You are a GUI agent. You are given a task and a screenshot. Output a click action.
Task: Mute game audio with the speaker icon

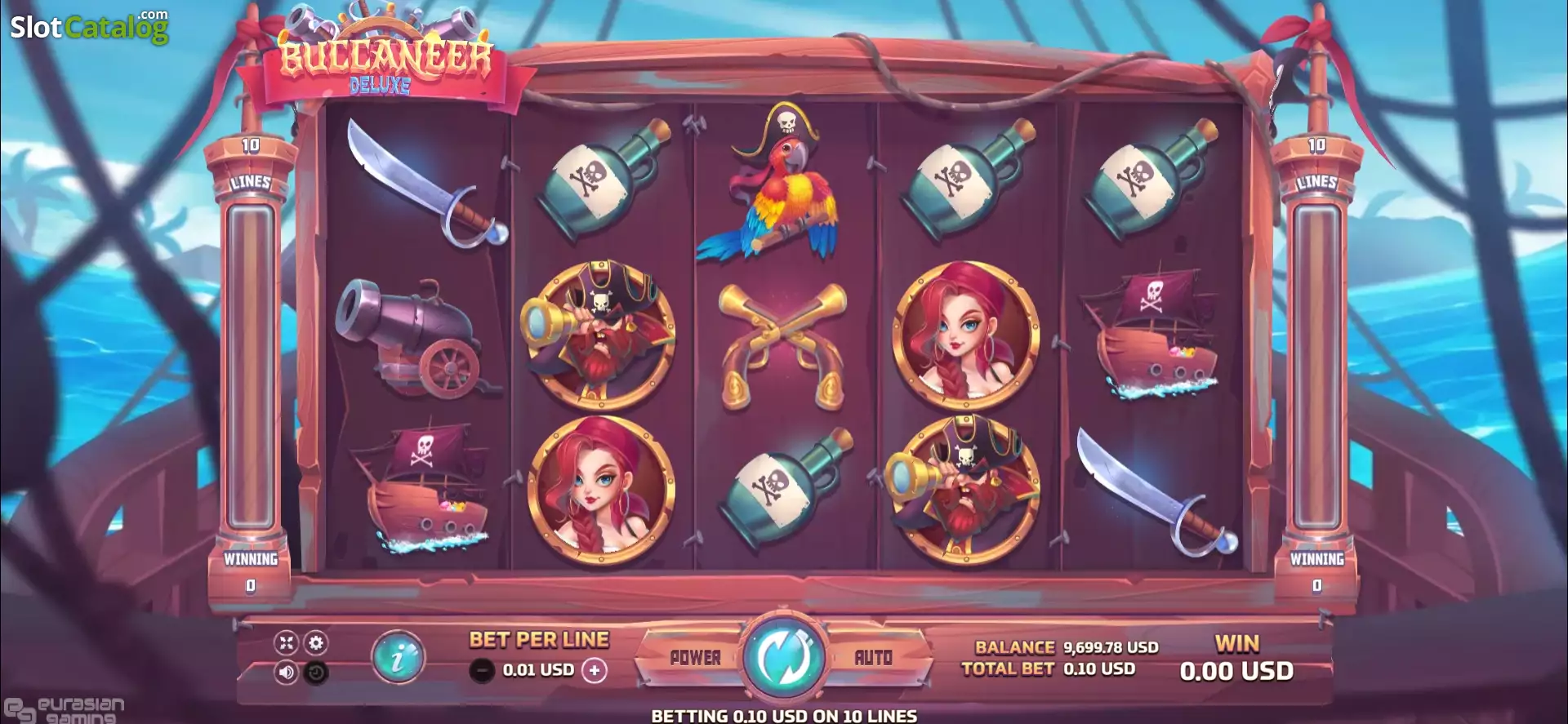tap(284, 670)
